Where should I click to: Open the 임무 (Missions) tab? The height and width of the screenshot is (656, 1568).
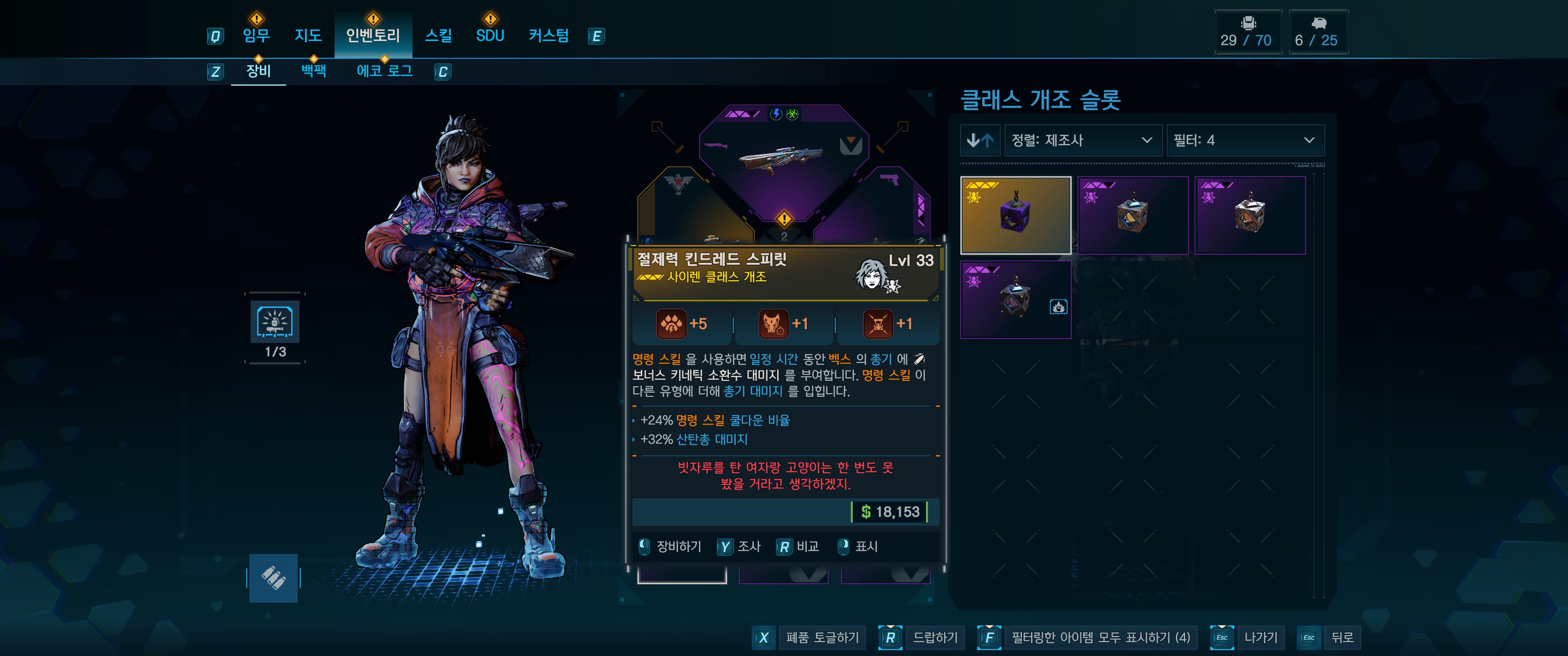(256, 36)
